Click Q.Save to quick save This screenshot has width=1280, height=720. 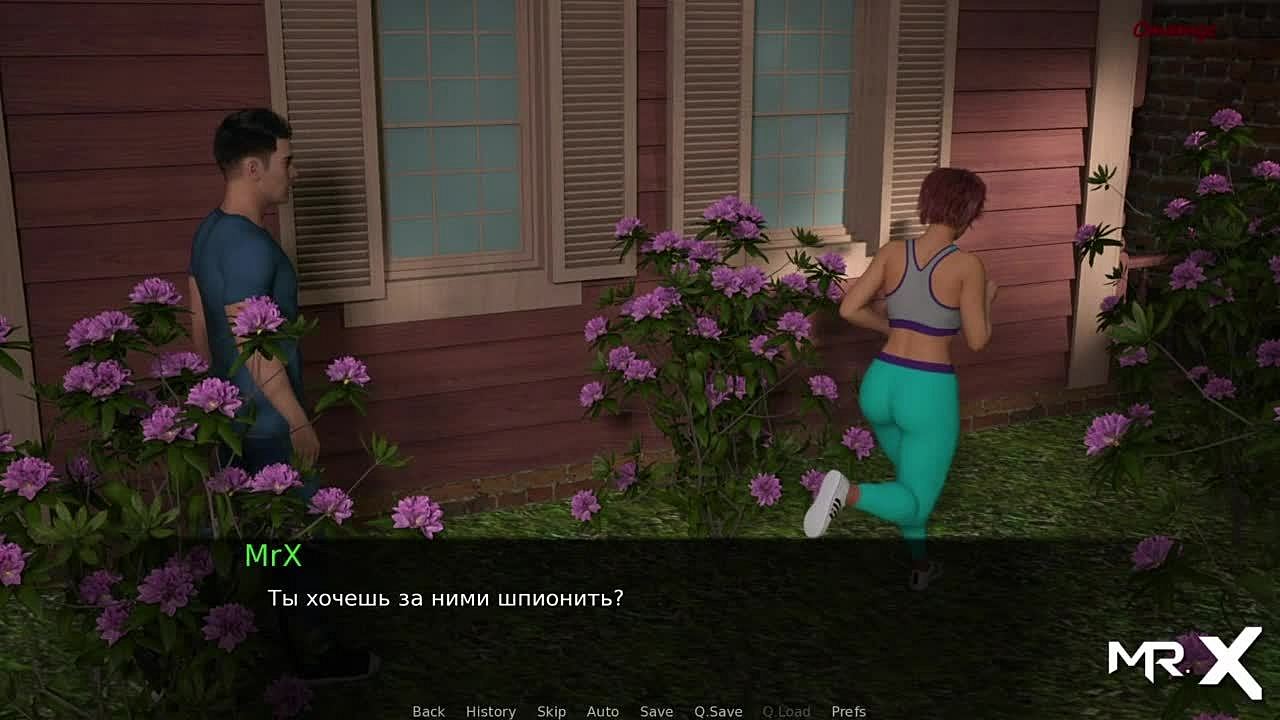(718, 711)
